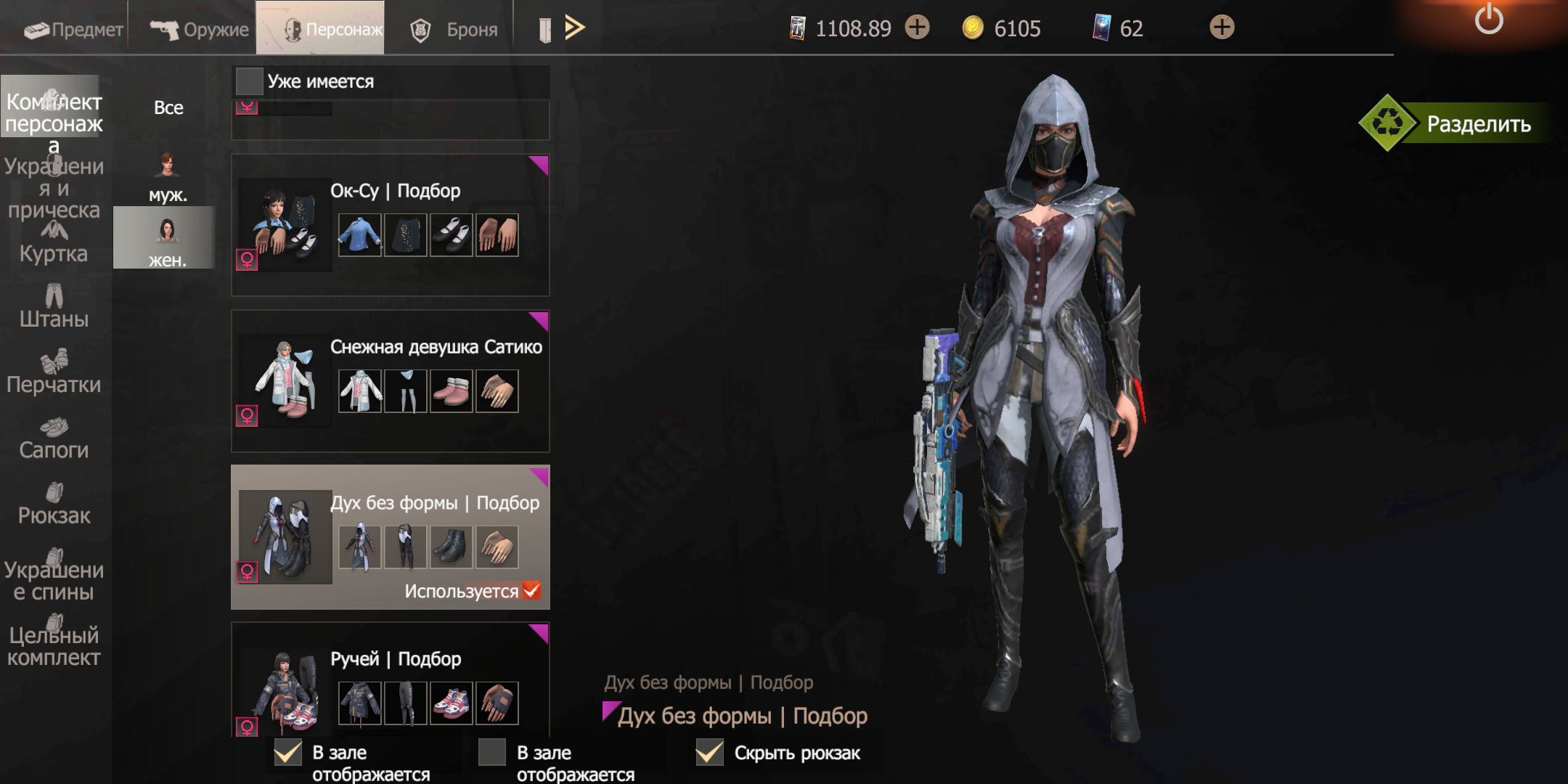
Task: Select the Ок-Су | Подбор outfit set
Action: [390, 225]
